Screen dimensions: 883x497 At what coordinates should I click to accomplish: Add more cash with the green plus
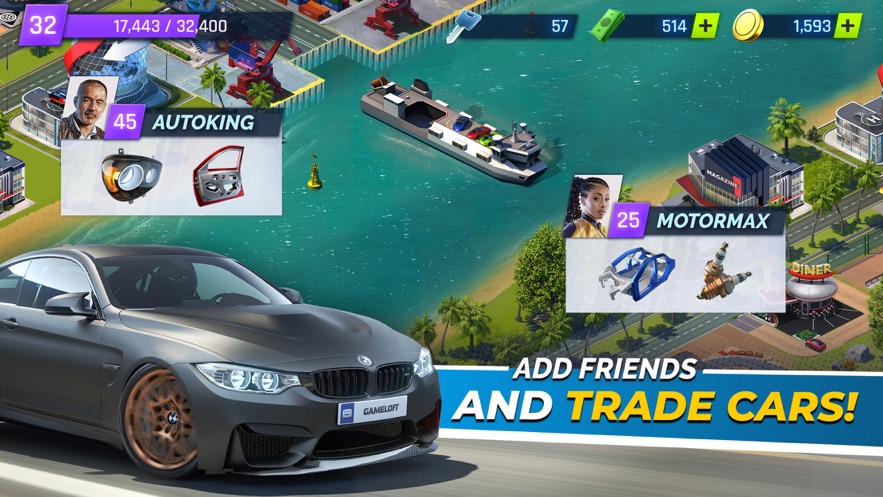click(x=705, y=26)
